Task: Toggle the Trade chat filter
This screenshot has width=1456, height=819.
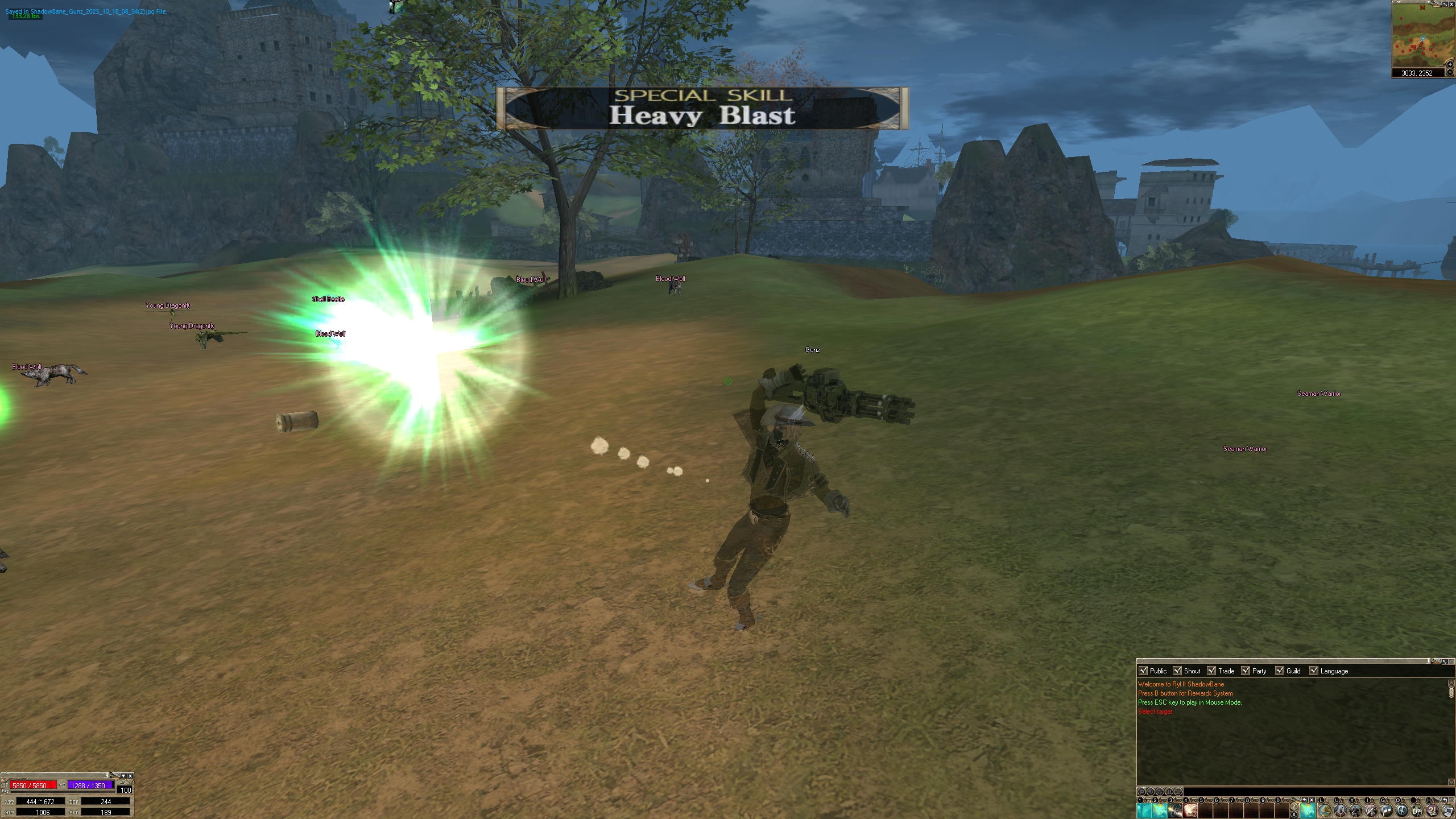Action: pyautogui.click(x=1211, y=671)
